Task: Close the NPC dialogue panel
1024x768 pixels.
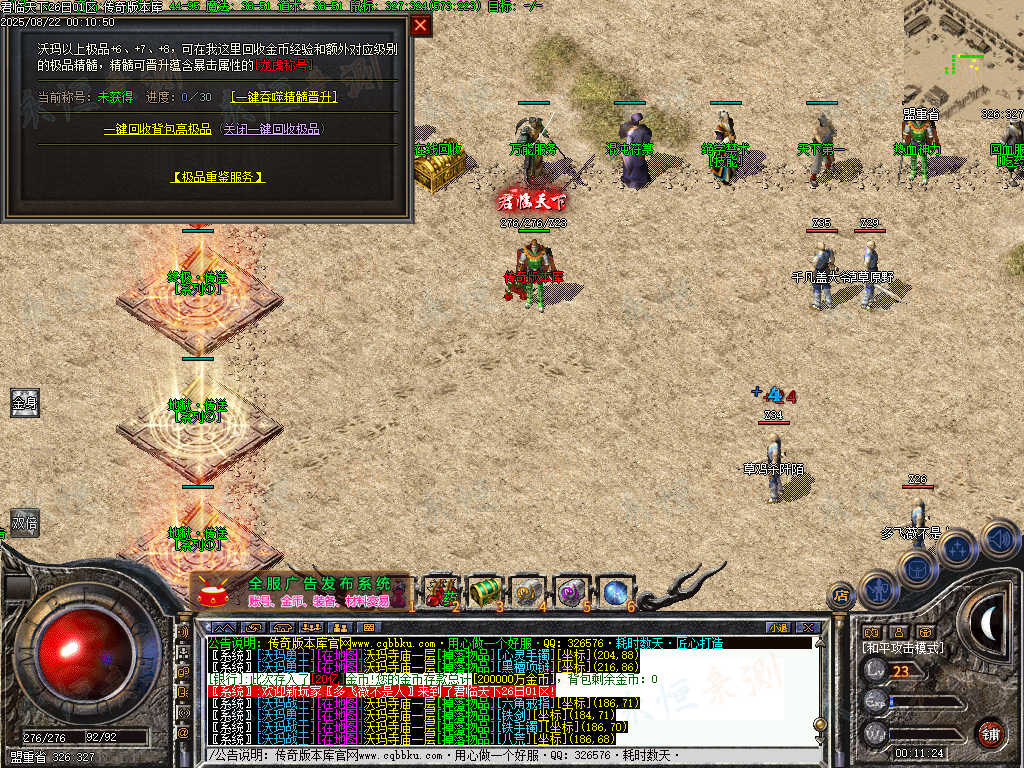Action: 421,26
